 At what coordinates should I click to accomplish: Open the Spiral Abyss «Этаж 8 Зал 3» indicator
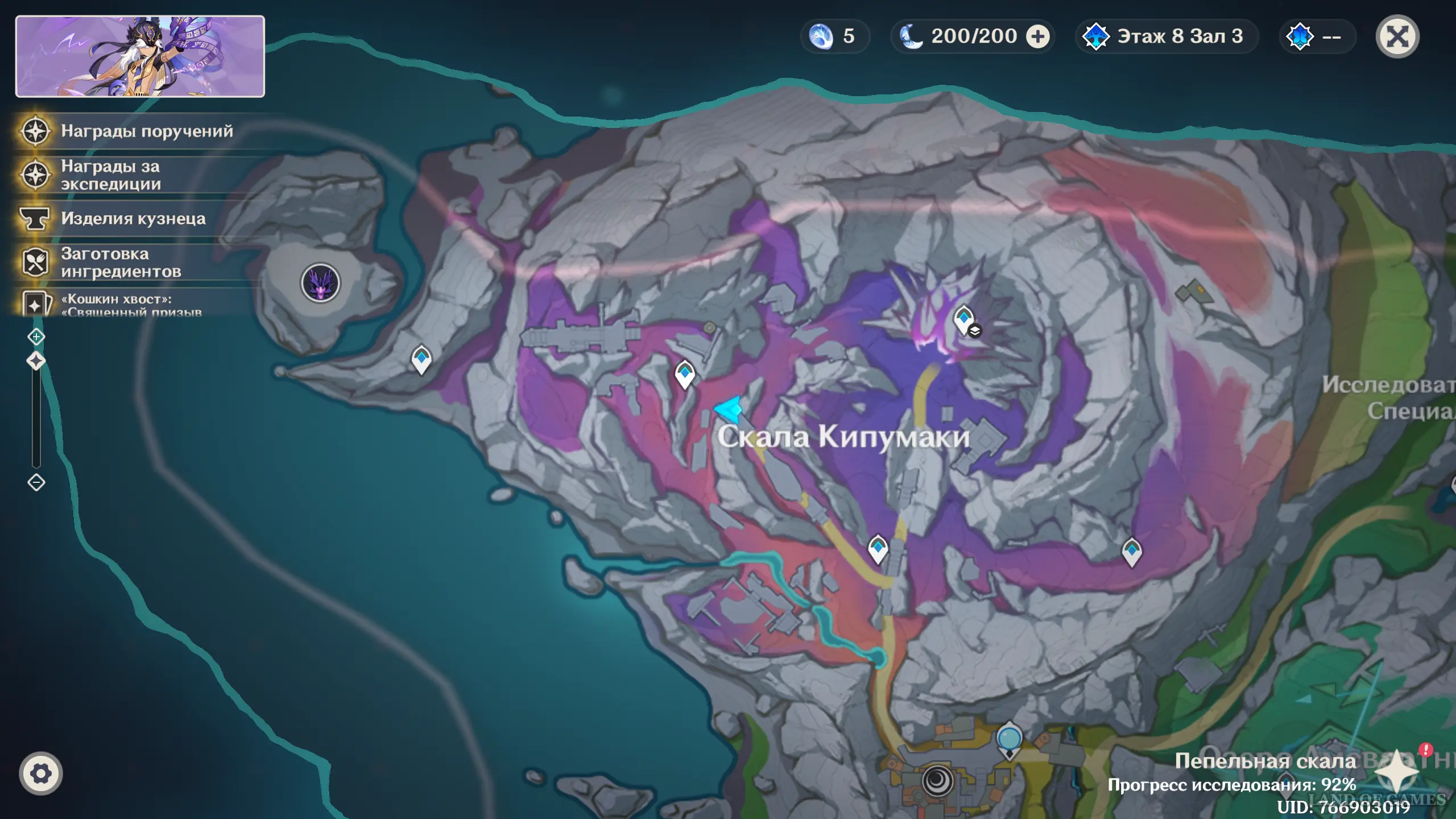[1166, 37]
